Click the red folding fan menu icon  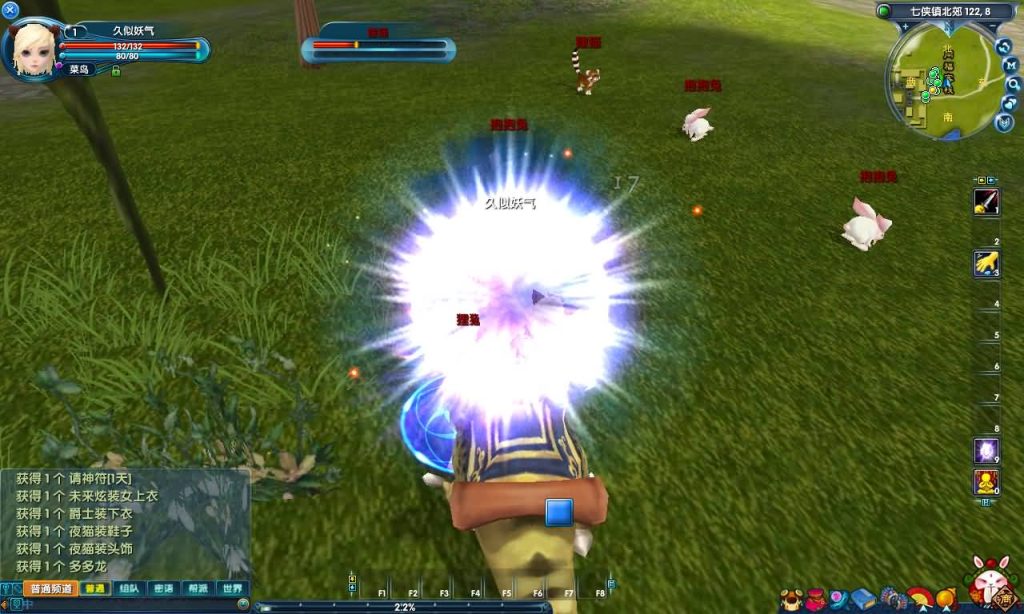click(918, 598)
